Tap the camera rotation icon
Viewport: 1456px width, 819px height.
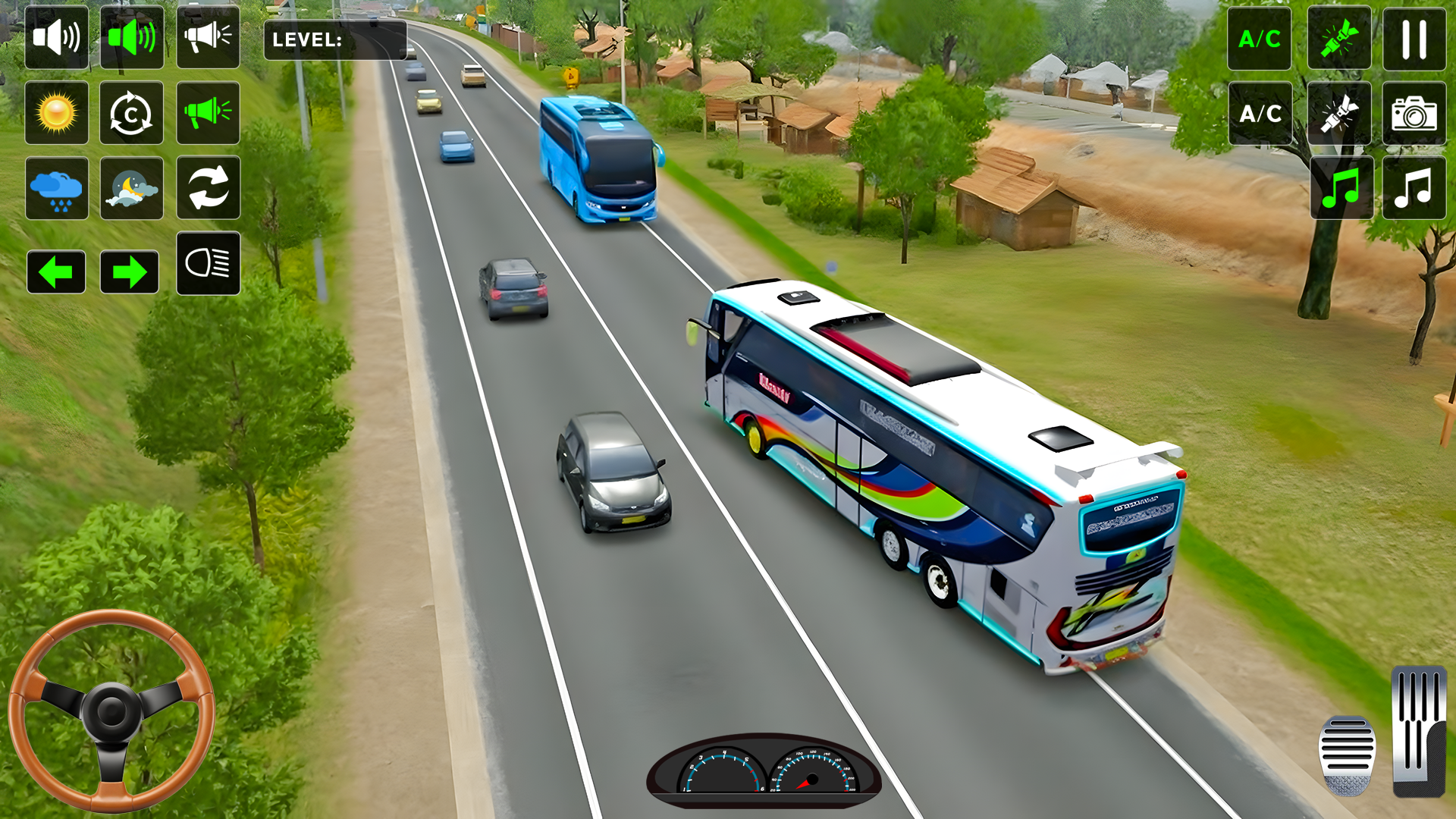pyautogui.click(x=131, y=113)
